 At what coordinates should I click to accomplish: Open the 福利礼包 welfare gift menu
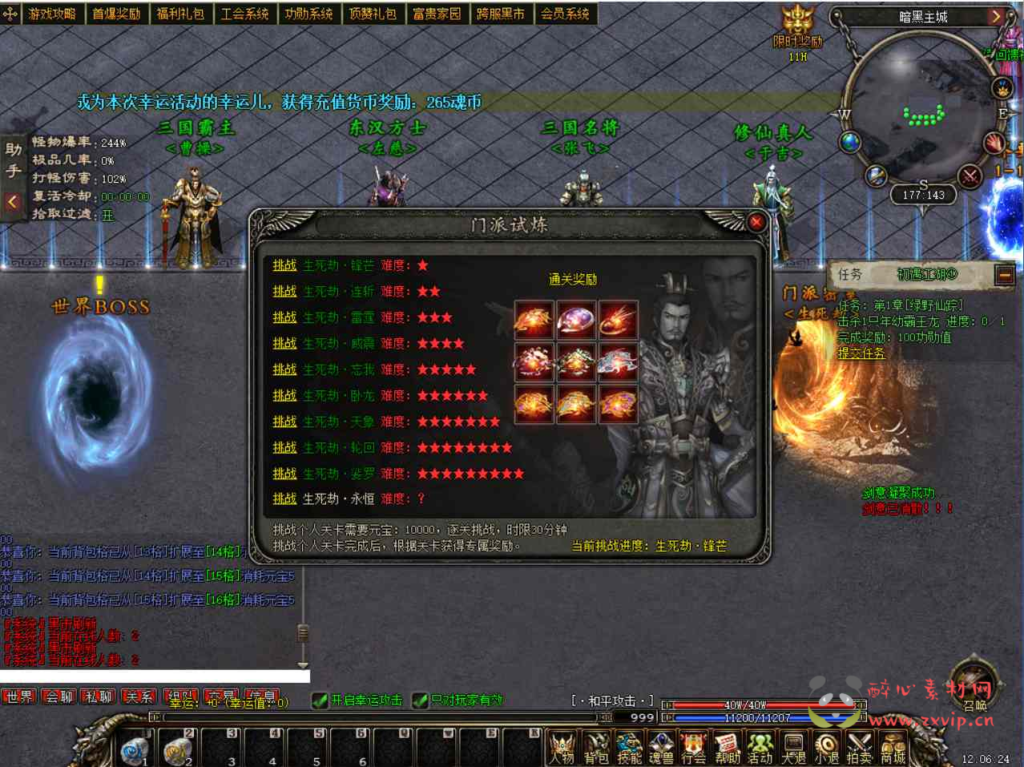pos(180,14)
